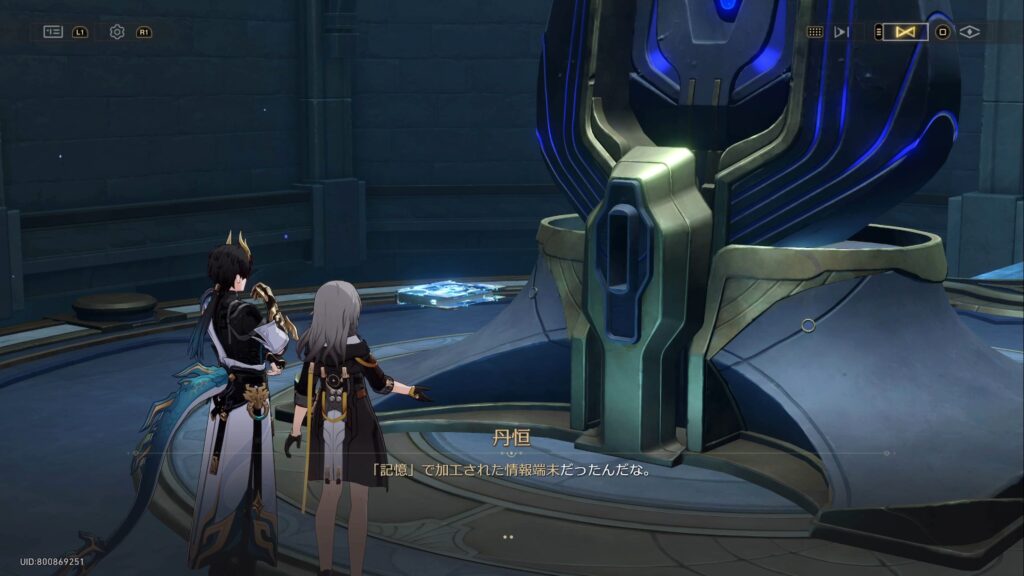This screenshot has width=1024, height=576.
Task: Click the skip-forward dialogue icon
Action: (841, 32)
